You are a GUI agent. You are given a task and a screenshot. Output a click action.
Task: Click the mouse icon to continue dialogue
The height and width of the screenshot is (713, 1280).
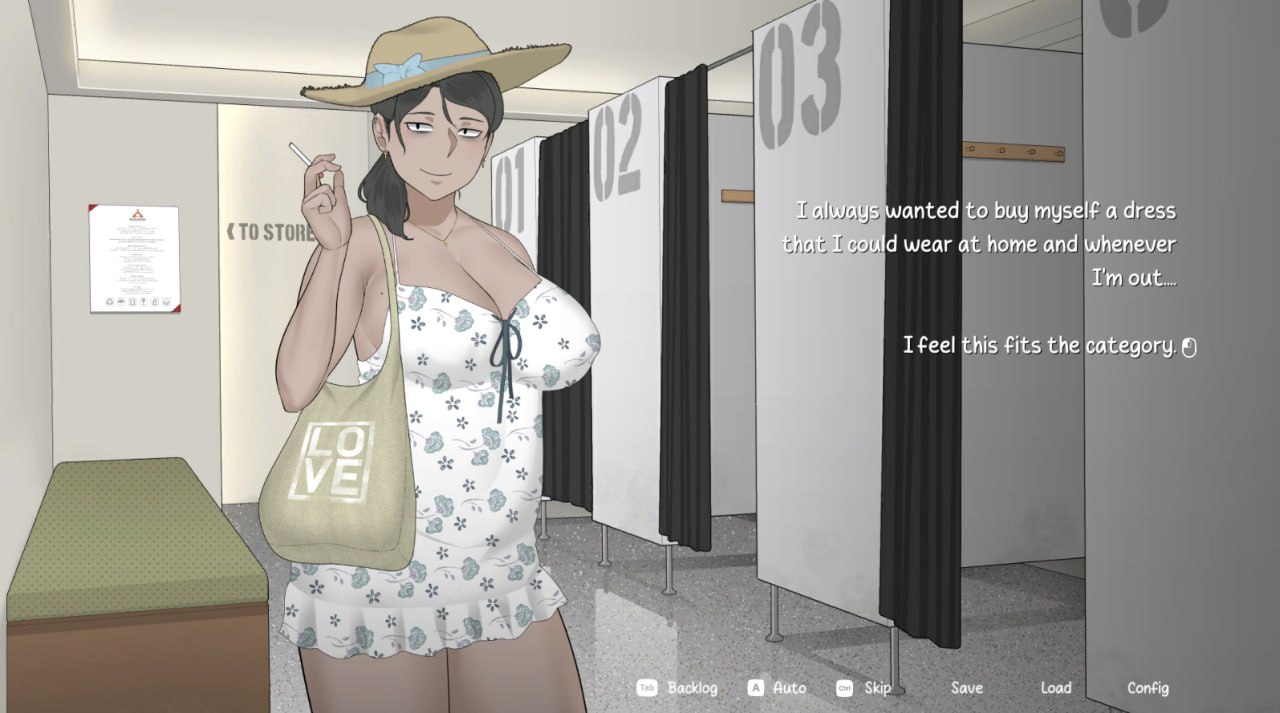point(1189,347)
